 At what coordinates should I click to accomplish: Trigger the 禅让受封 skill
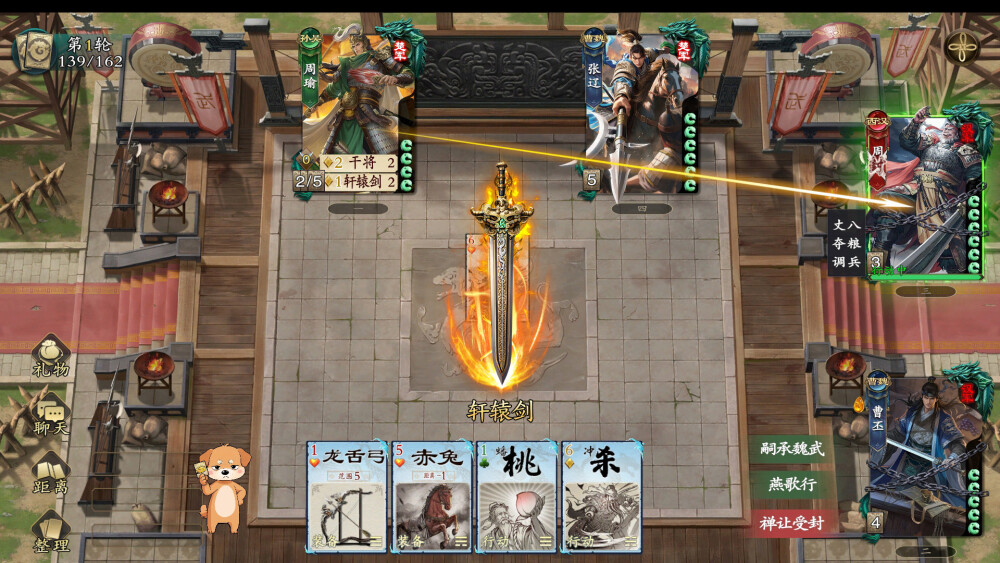[x=791, y=522]
